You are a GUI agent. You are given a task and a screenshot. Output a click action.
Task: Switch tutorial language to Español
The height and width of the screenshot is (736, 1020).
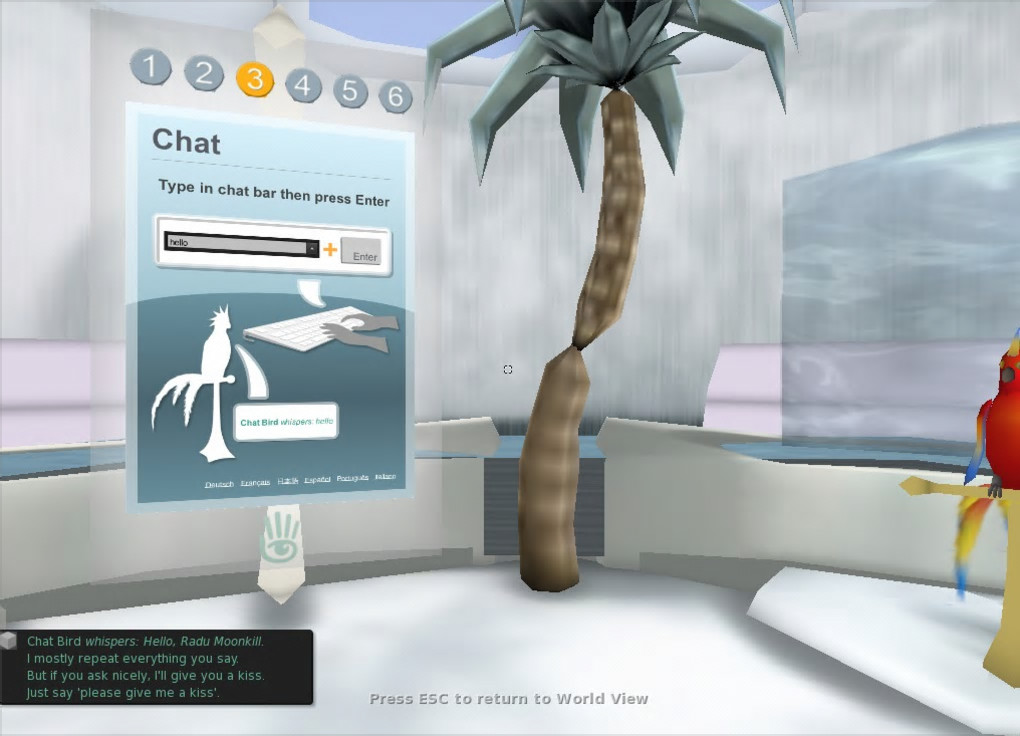click(317, 479)
